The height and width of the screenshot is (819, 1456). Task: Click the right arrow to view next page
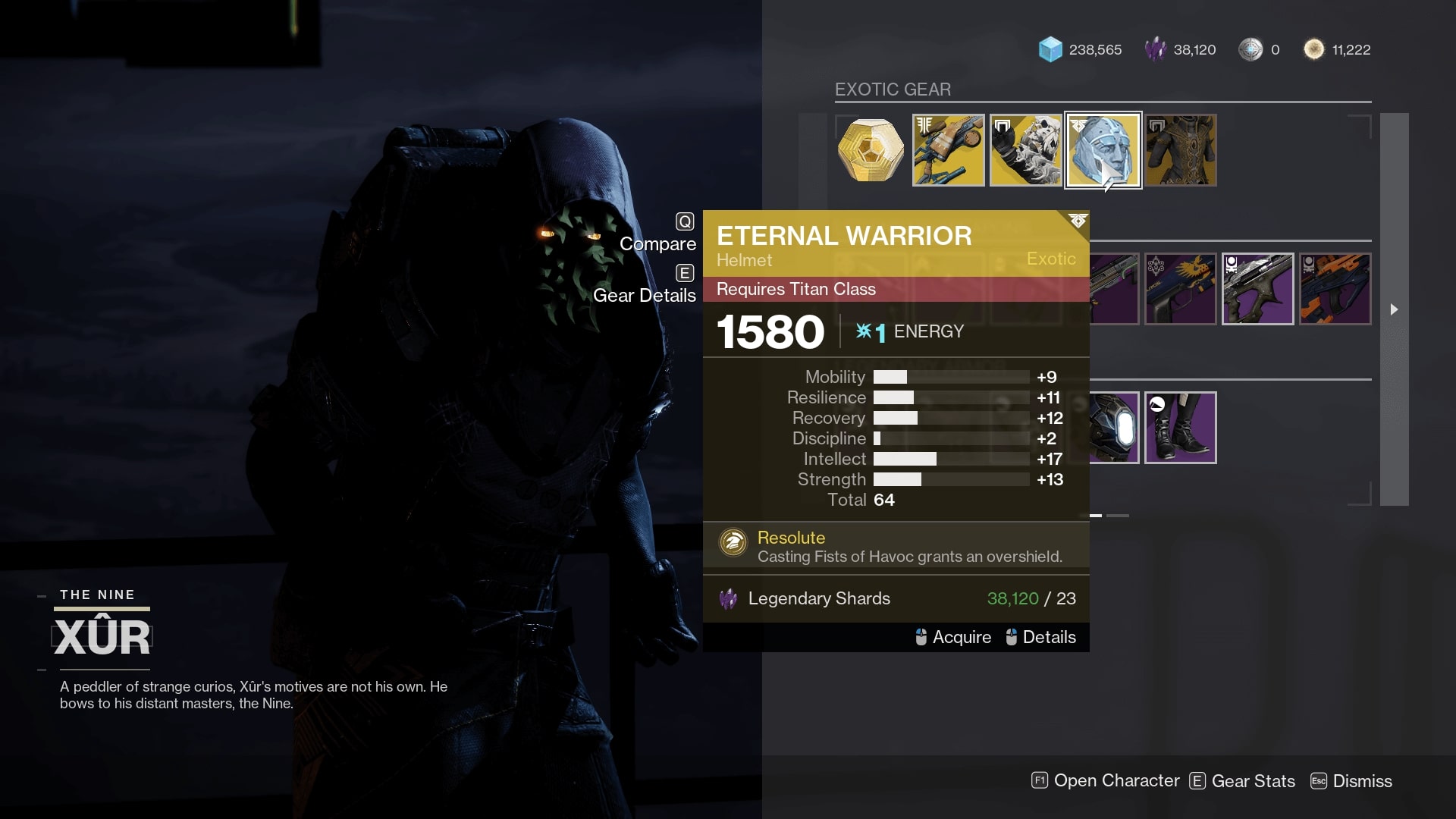tap(1395, 309)
